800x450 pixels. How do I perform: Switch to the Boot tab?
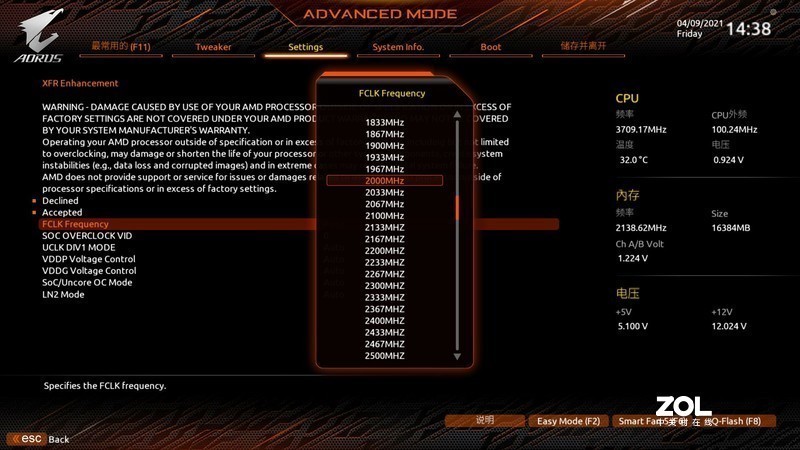[490, 47]
